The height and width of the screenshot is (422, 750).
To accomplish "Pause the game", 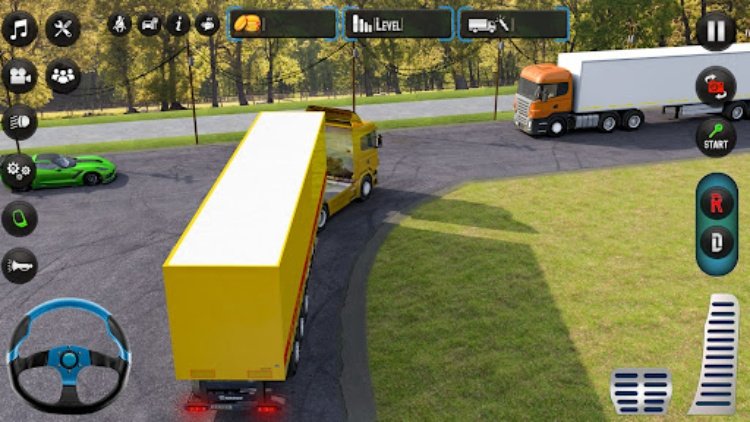I will (x=716, y=30).
